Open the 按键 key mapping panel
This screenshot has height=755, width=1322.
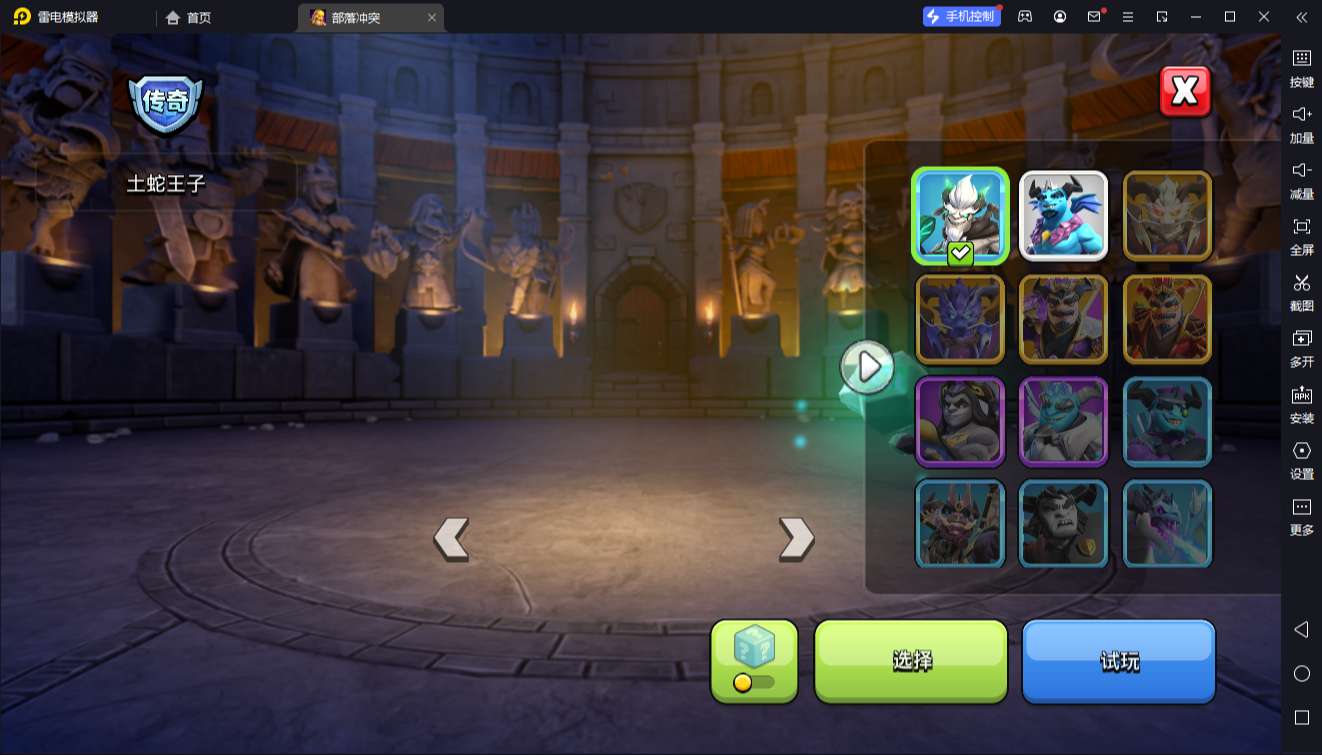1301,67
